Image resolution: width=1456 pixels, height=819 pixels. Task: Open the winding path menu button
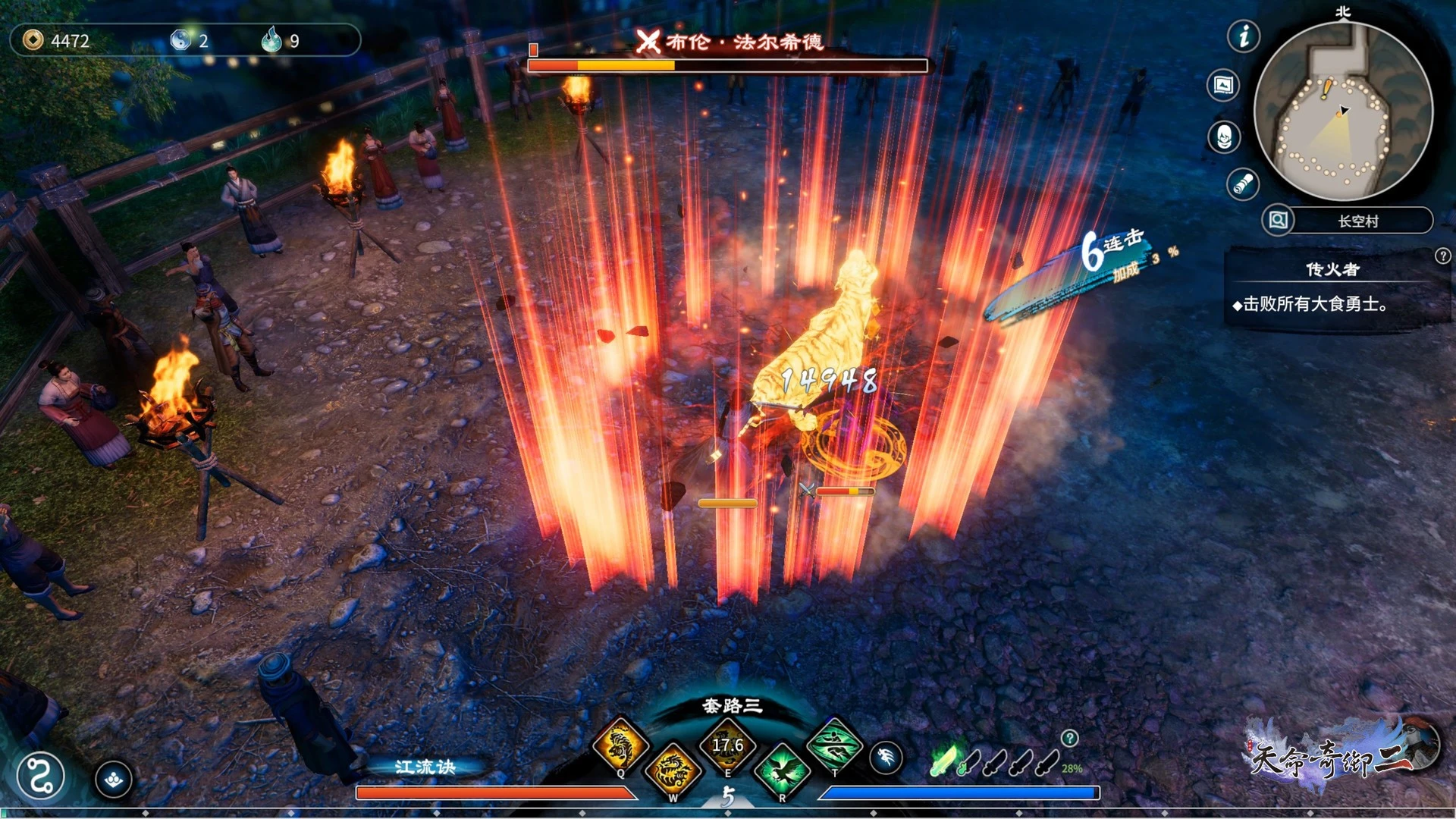coord(40,776)
